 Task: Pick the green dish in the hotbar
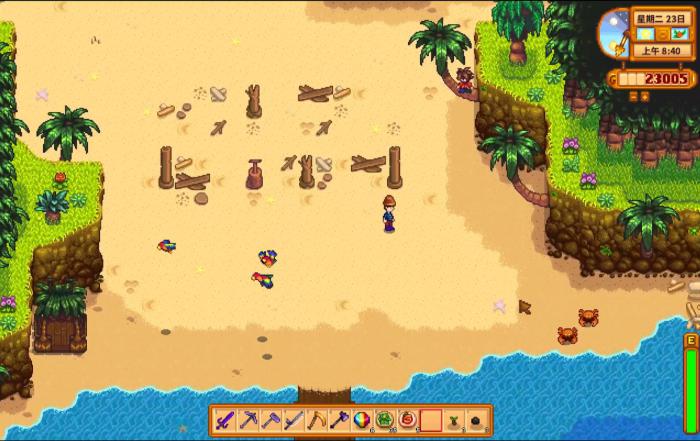(x=386, y=420)
